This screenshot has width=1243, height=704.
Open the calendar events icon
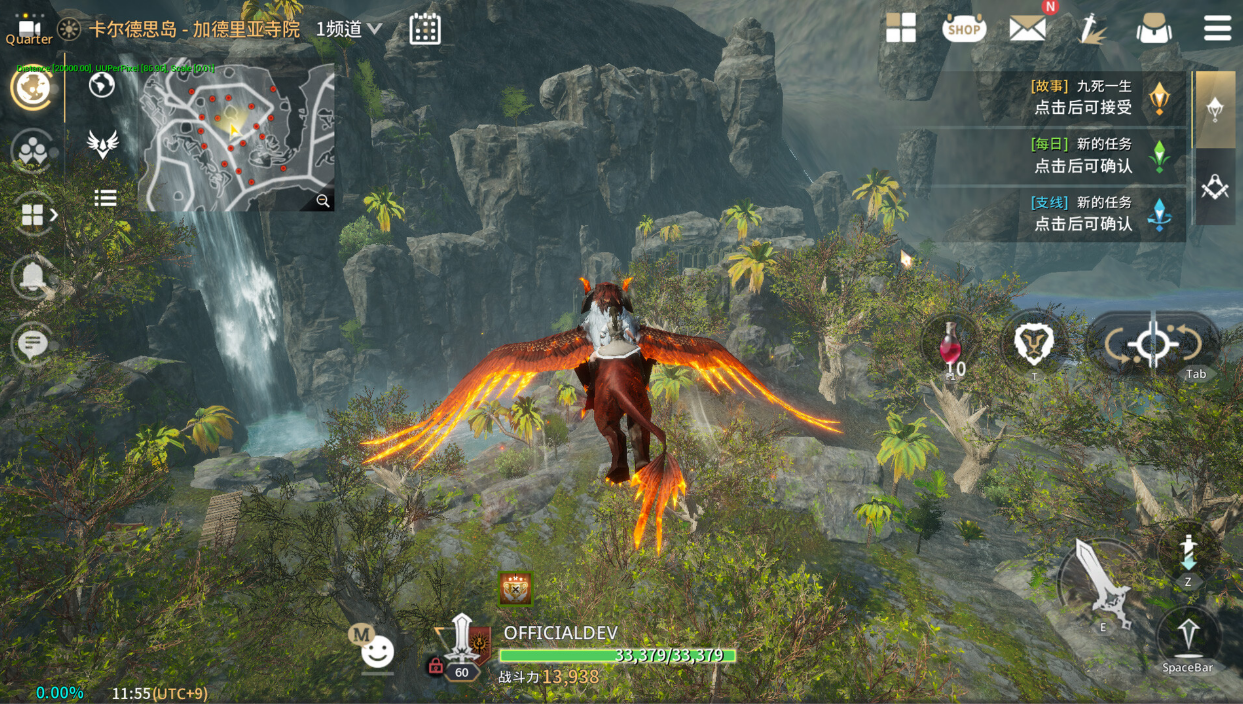click(x=425, y=29)
